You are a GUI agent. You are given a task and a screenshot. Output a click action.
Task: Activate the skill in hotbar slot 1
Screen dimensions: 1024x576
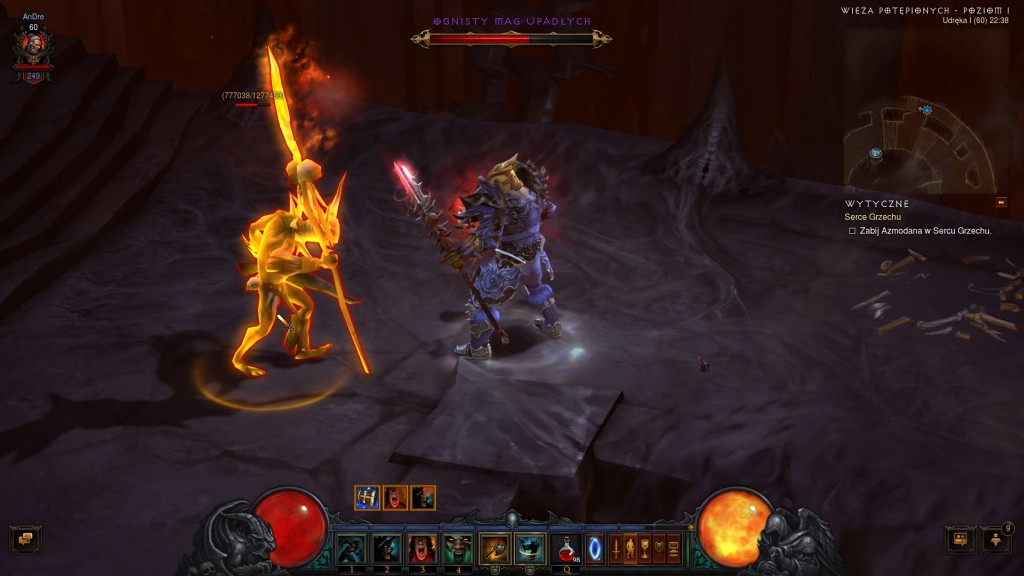[350, 549]
